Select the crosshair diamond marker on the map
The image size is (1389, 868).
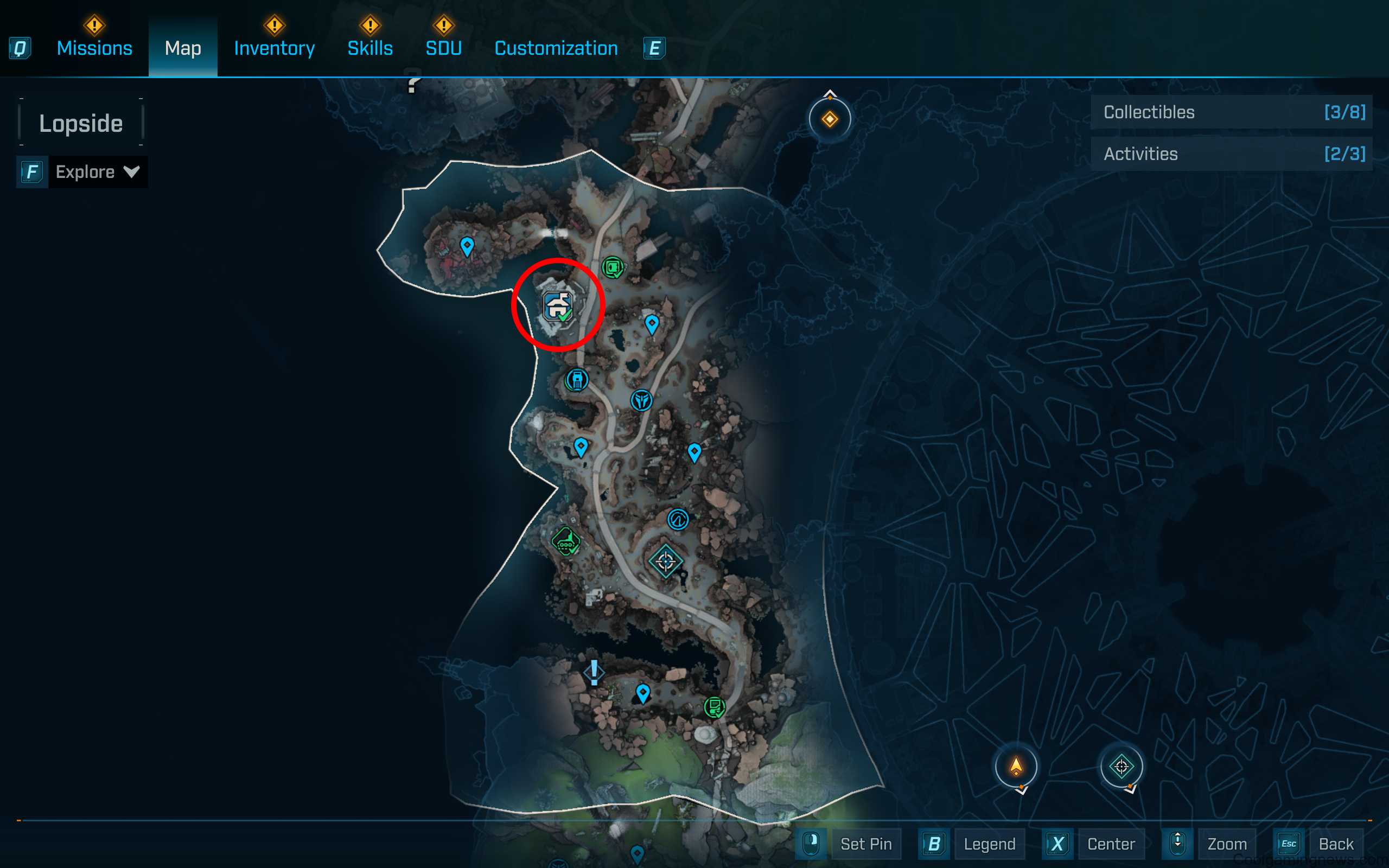[x=666, y=561]
